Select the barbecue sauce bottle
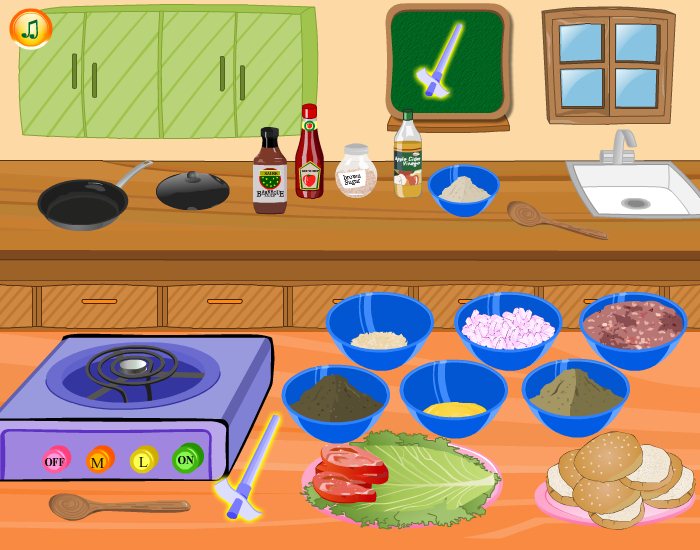The height and width of the screenshot is (550, 700). [x=270, y=172]
